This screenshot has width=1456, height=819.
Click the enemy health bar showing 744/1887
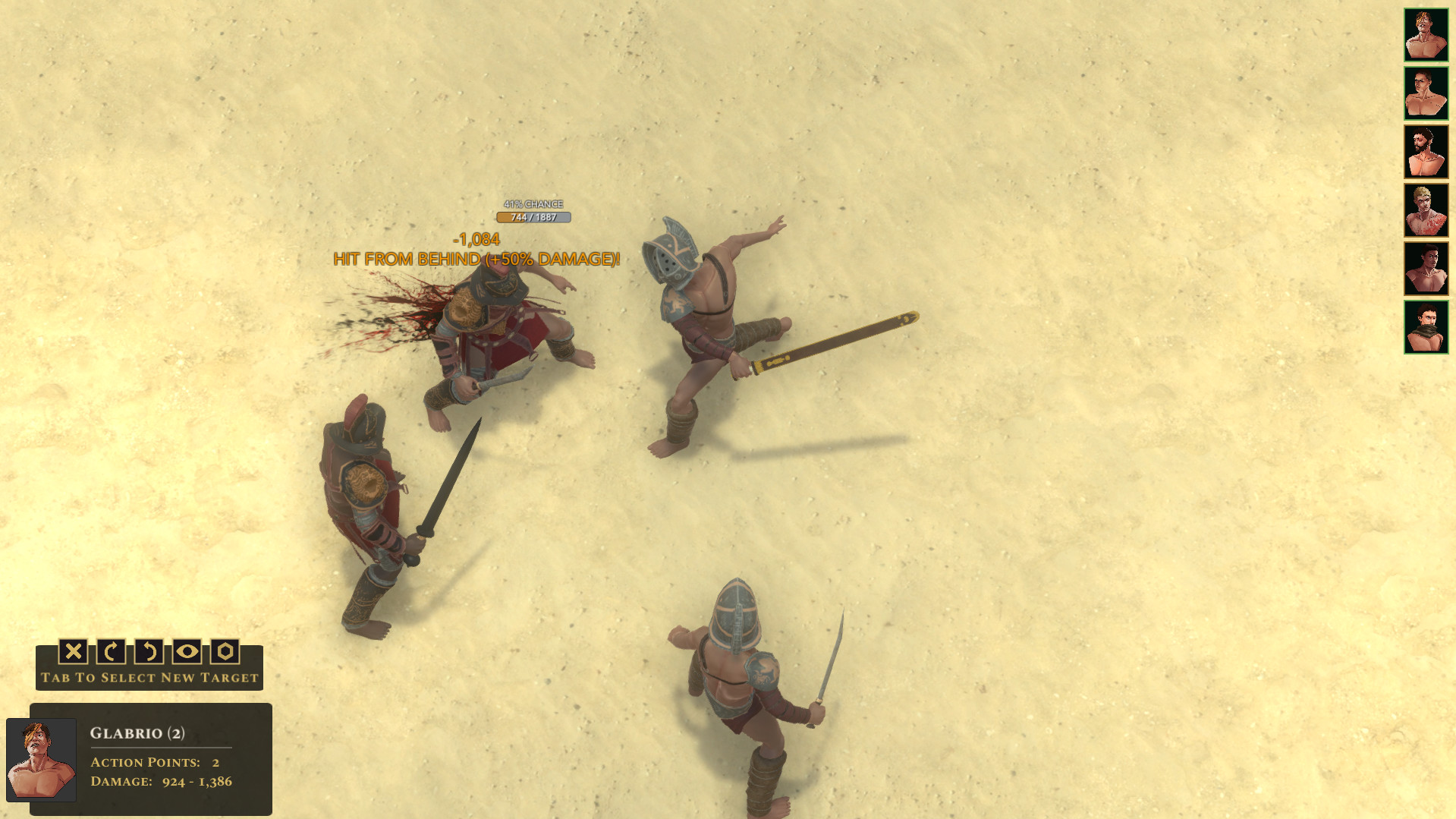534,217
